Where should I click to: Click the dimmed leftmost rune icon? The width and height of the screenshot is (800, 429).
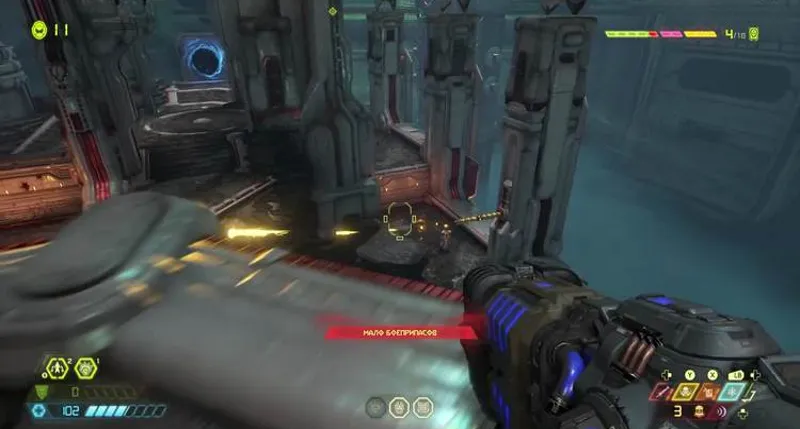[x=374, y=406]
